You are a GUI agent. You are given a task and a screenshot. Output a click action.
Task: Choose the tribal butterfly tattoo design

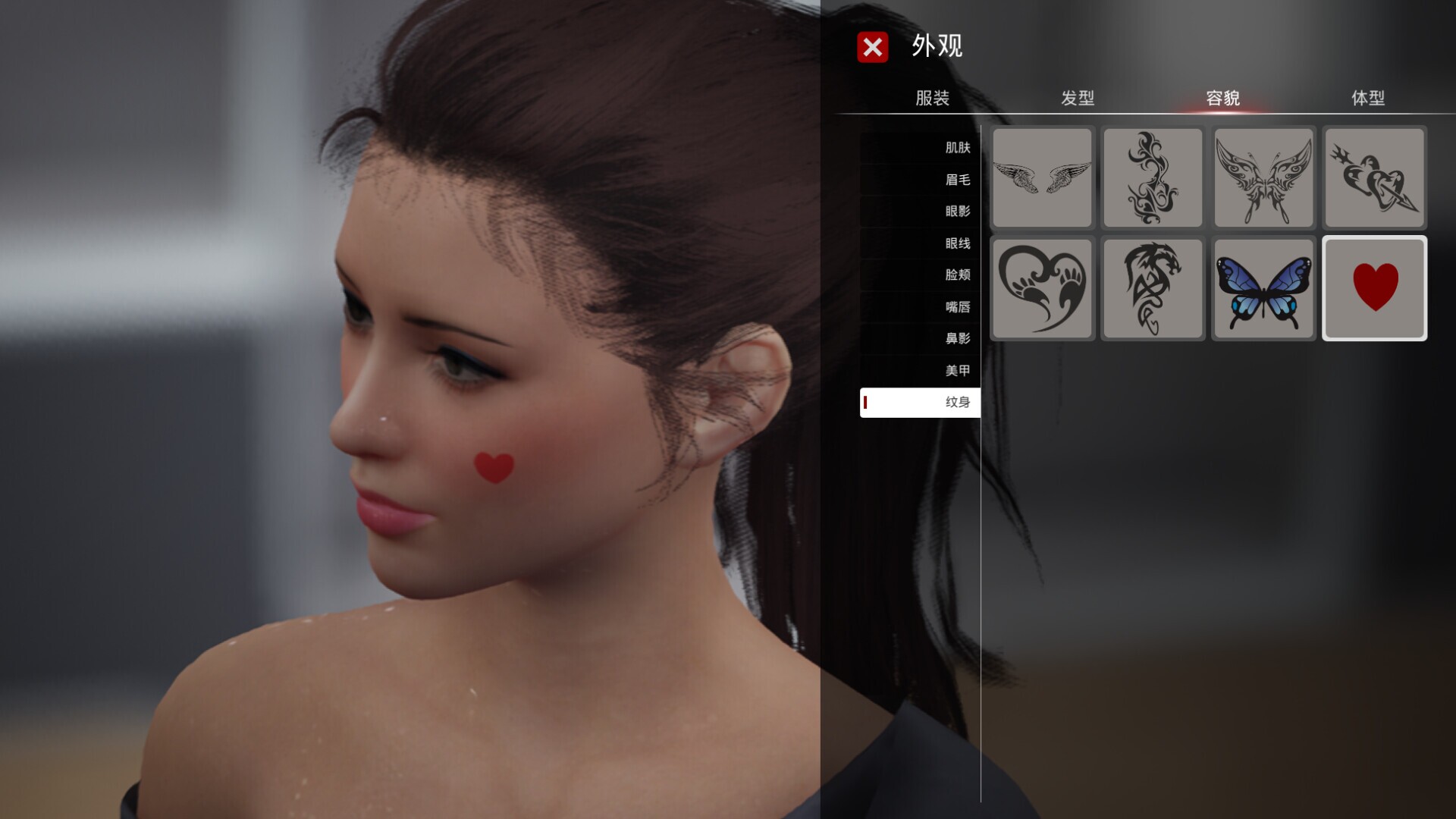tap(1263, 177)
